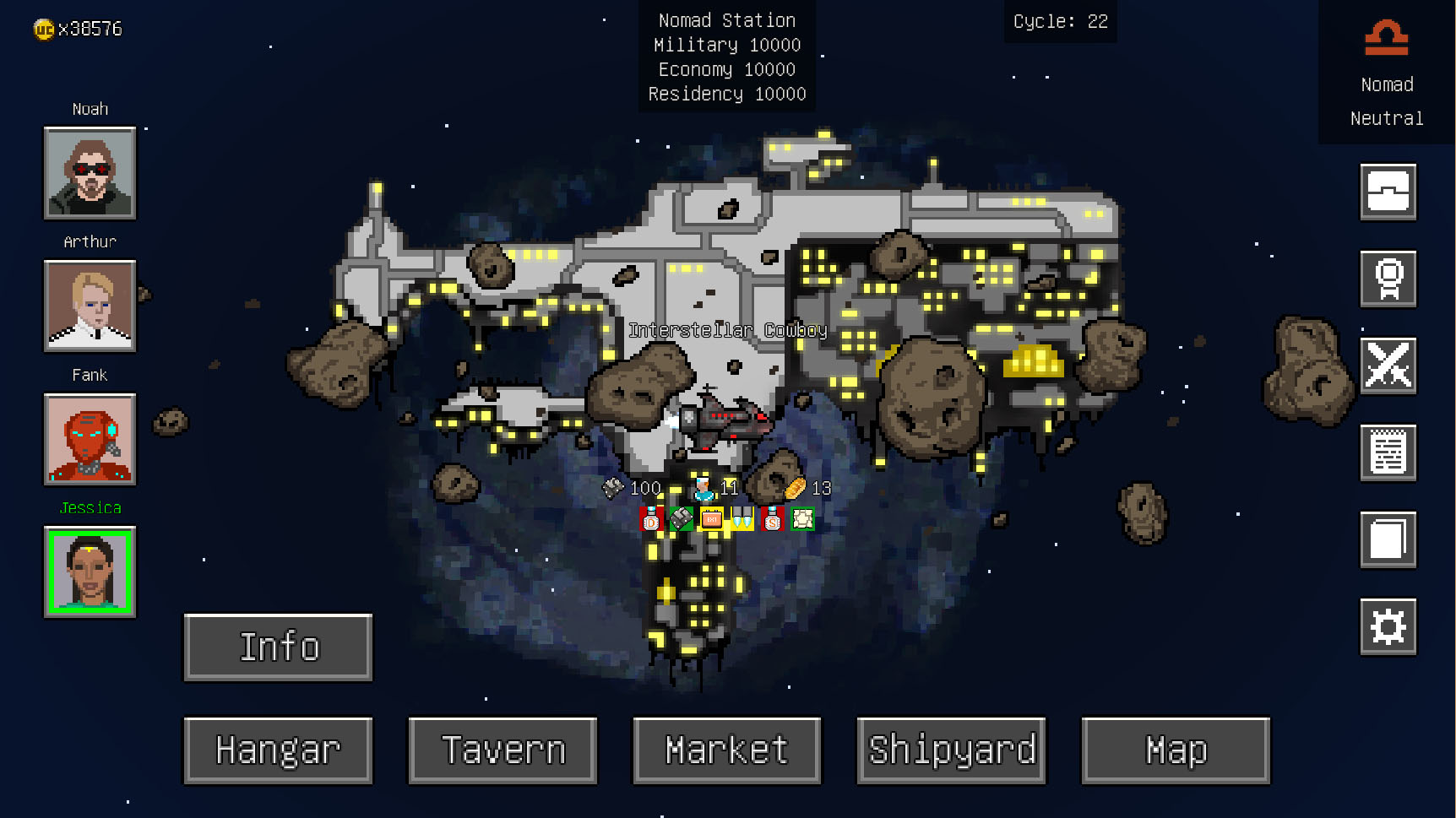1456x818 pixels.
Task: Select the green scrap metal item
Action: pos(680,519)
